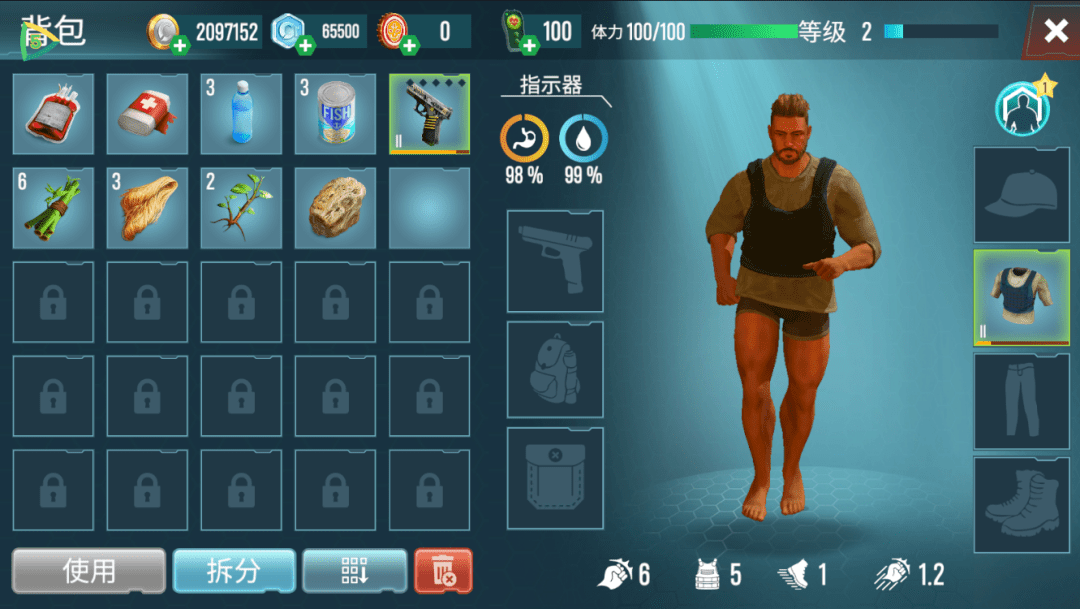Open the equipped vest armor slot
This screenshot has height=609, width=1080.
1021,298
